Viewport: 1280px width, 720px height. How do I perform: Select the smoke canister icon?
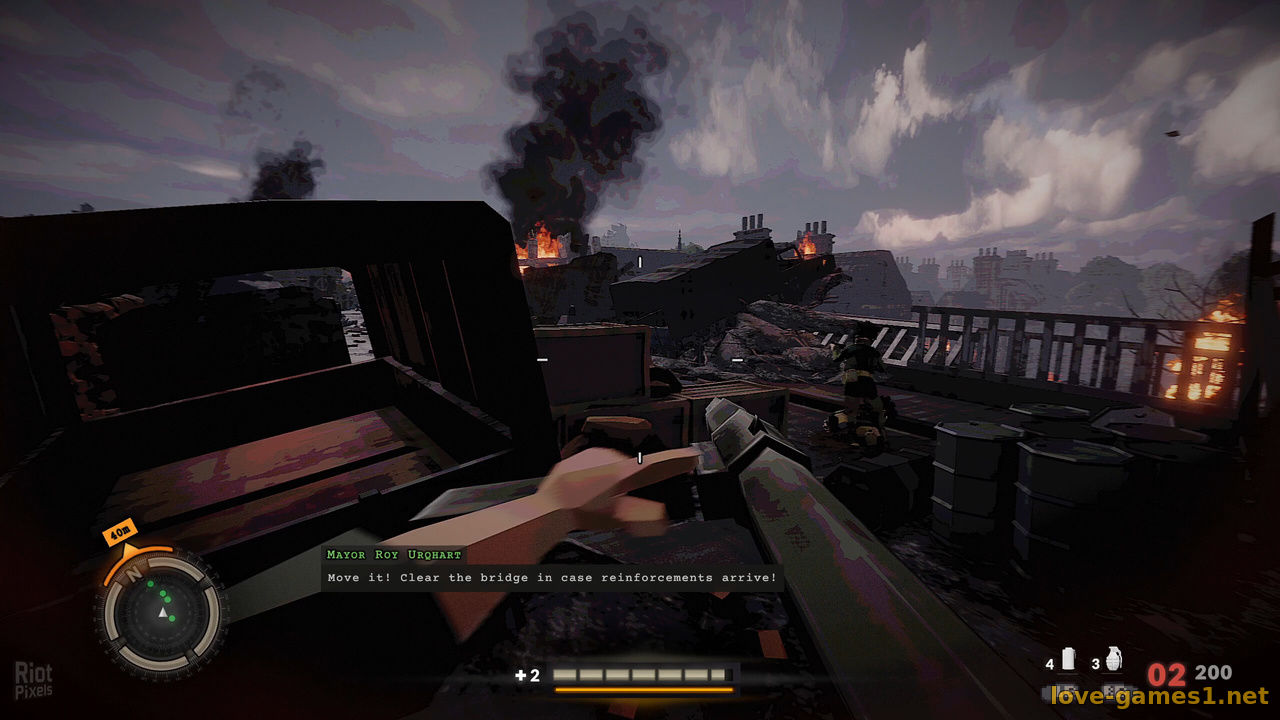click(x=1068, y=660)
